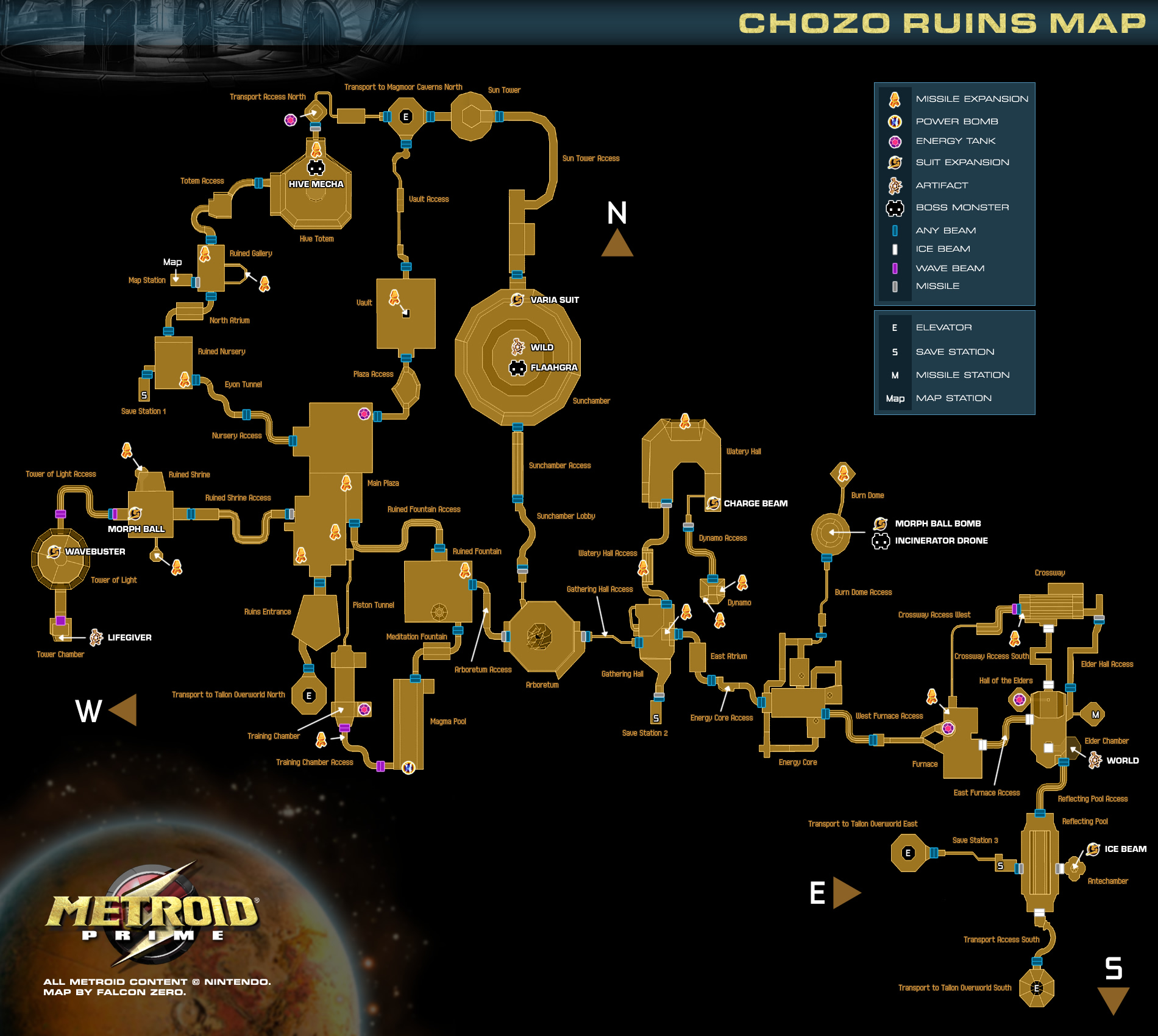Image resolution: width=1158 pixels, height=1036 pixels.
Task: Select the missile station M marker
Action: tap(1095, 715)
